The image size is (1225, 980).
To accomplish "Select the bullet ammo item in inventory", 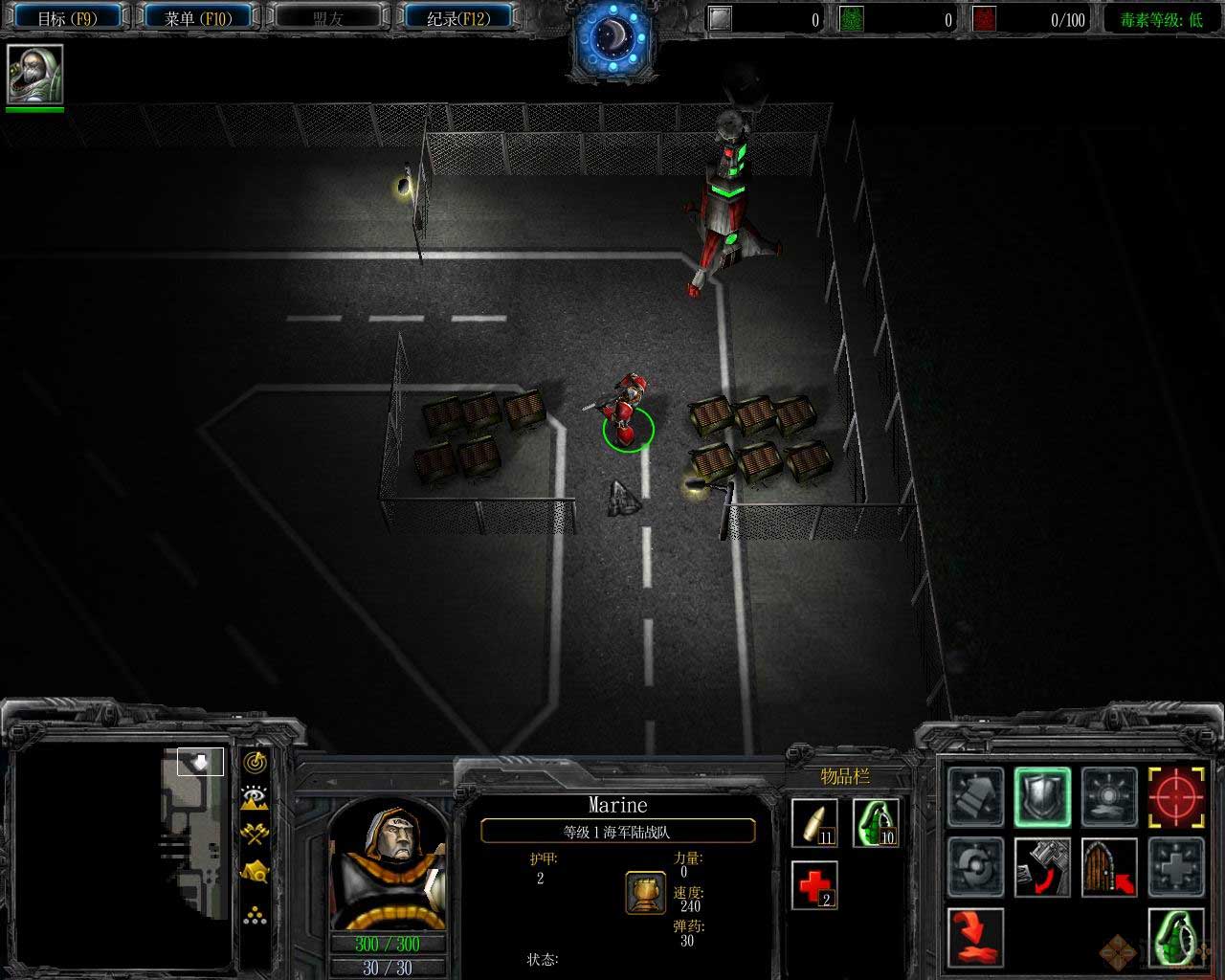I will tap(814, 823).
